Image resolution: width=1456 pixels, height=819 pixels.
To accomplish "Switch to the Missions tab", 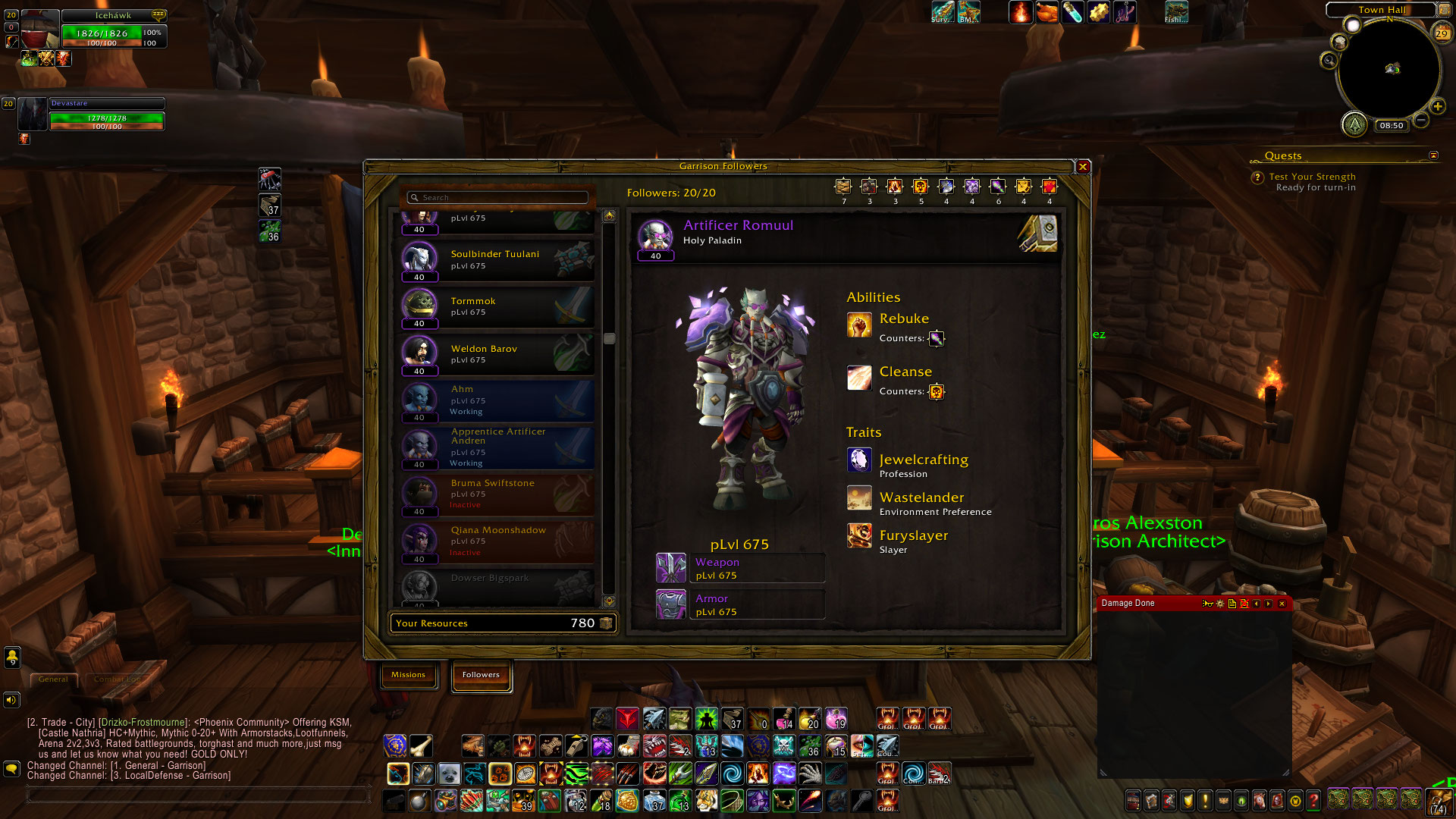I will [408, 675].
